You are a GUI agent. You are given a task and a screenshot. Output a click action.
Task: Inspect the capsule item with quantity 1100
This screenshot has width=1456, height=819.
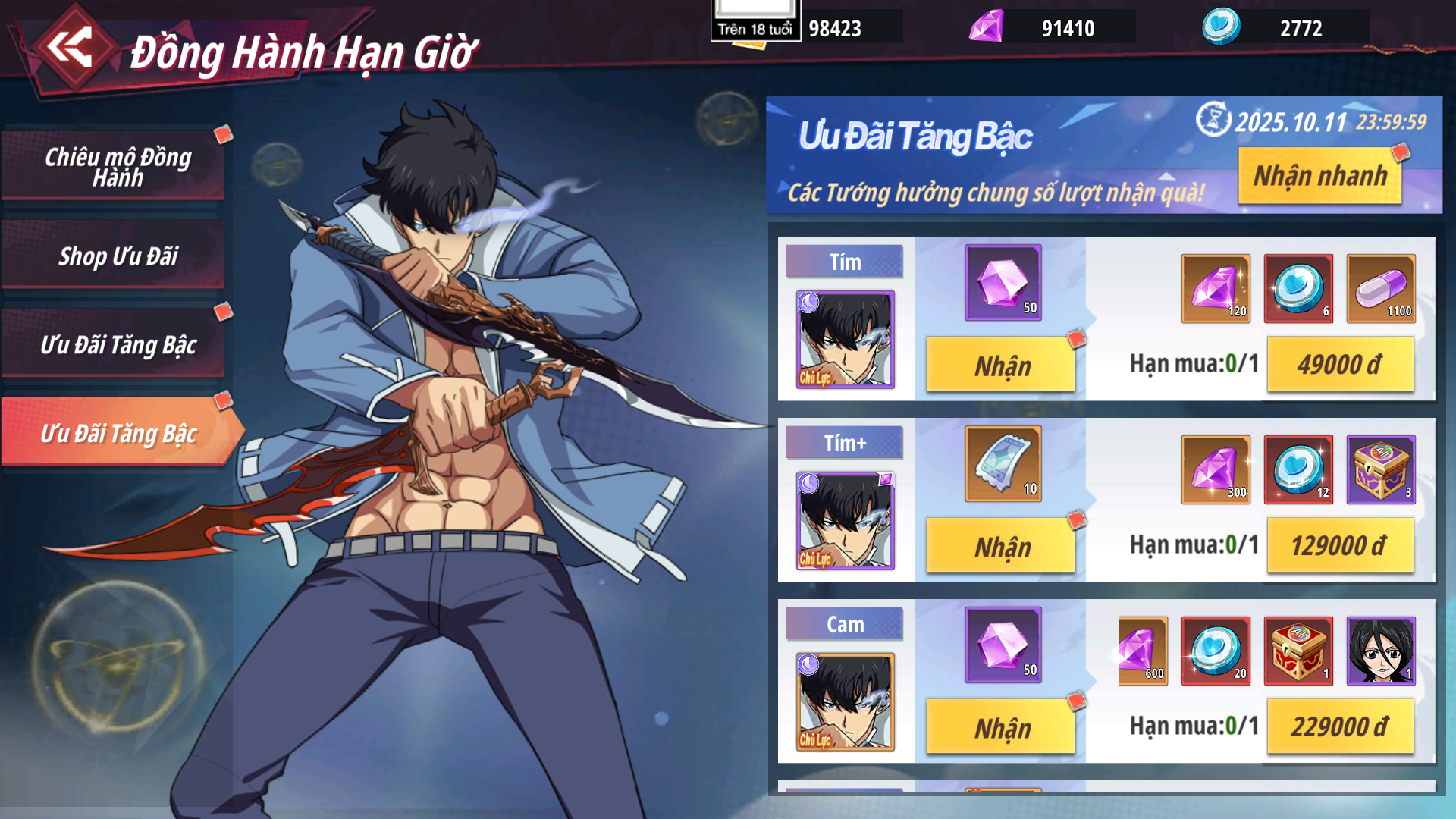point(1381,289)
